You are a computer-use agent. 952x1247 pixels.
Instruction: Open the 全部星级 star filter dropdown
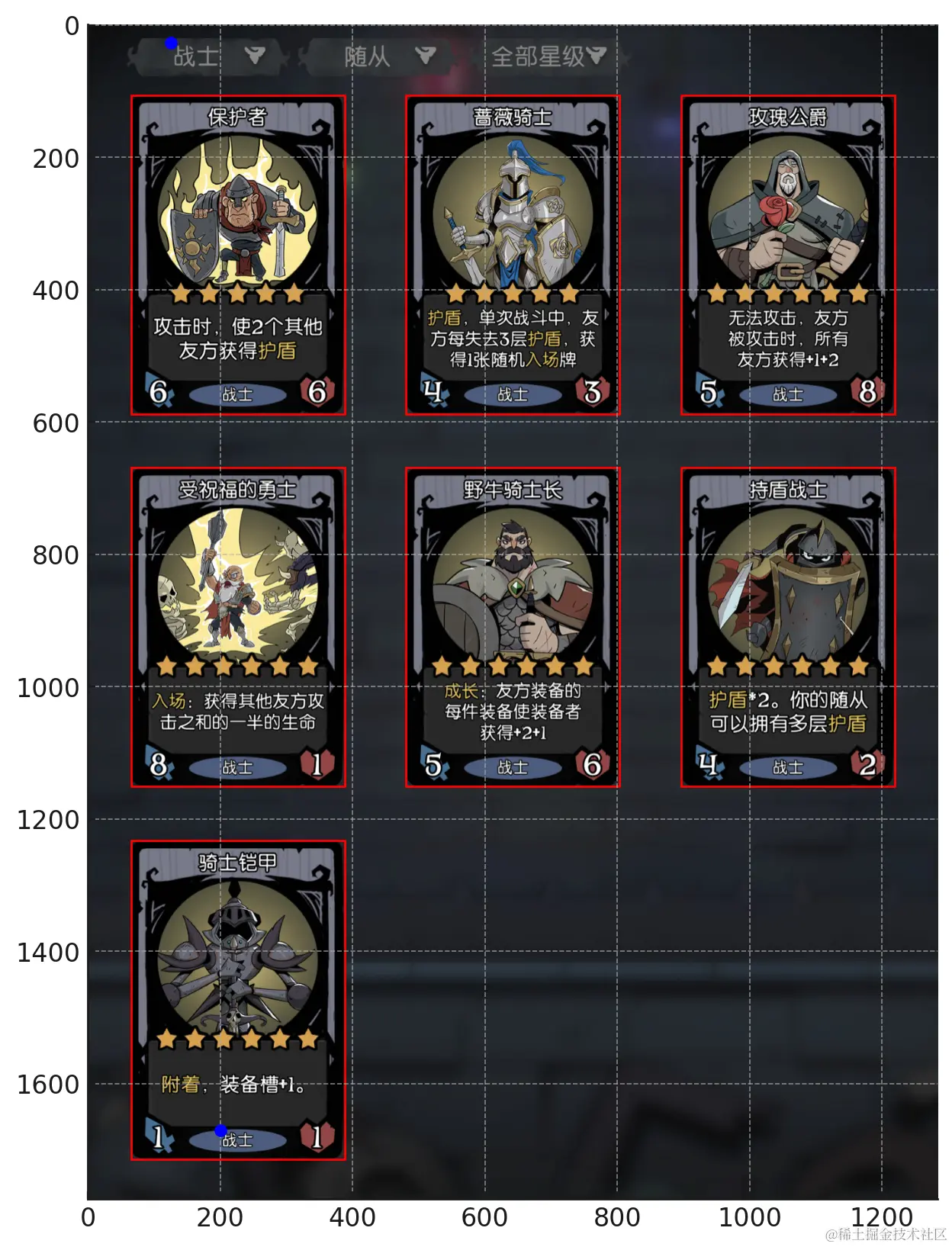[548, 56]
